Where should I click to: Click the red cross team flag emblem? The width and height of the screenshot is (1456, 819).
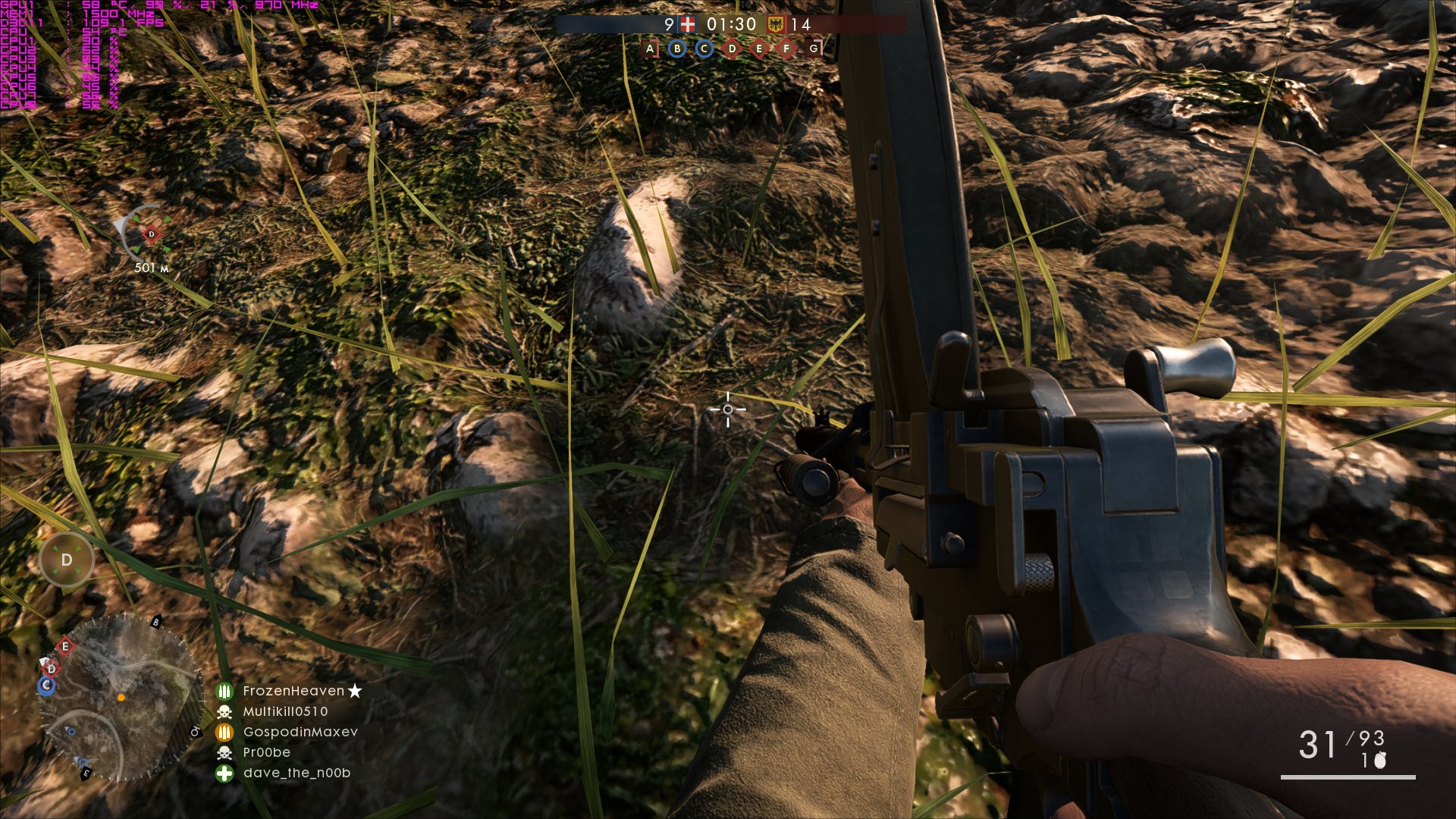(x=688, y=24)
